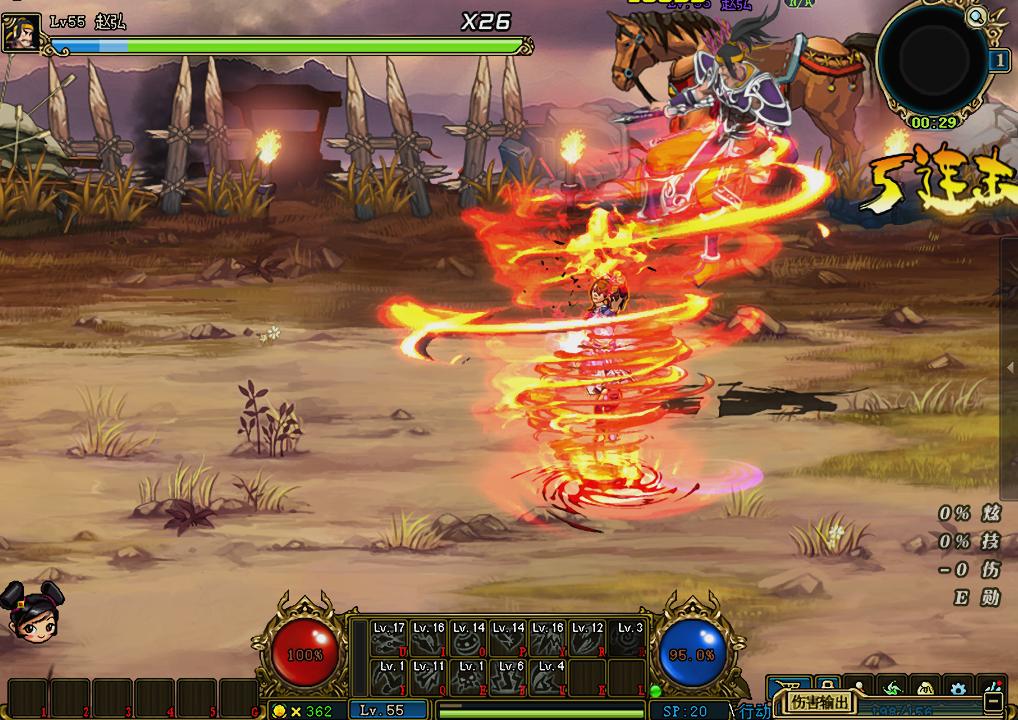
Task: Use the Lv.11 skill bound to Q
Action: tap(429, 677)
